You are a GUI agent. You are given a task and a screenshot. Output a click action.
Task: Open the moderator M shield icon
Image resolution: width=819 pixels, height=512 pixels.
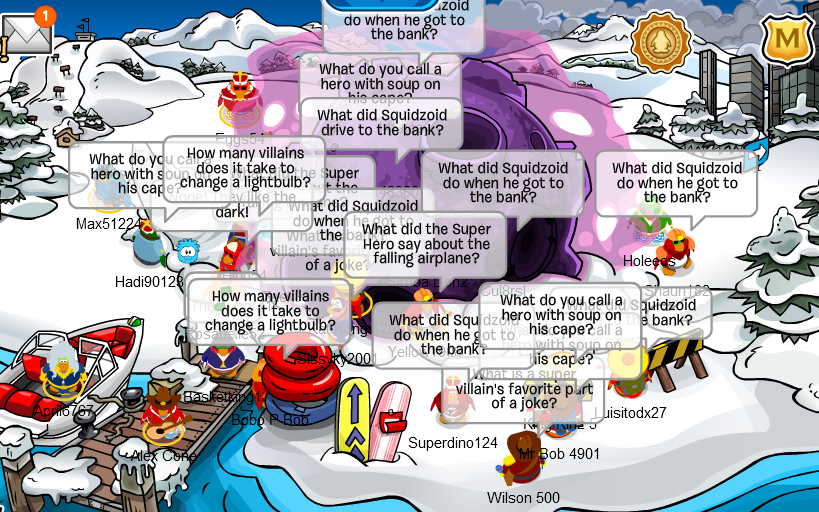tap(789, 40)
